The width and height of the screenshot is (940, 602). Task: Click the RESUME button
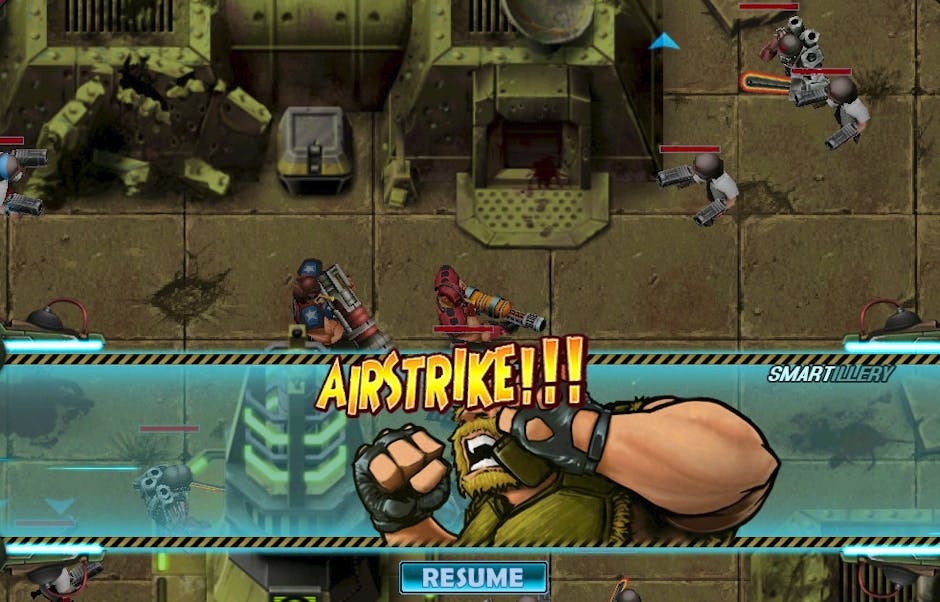coord(473,577)
